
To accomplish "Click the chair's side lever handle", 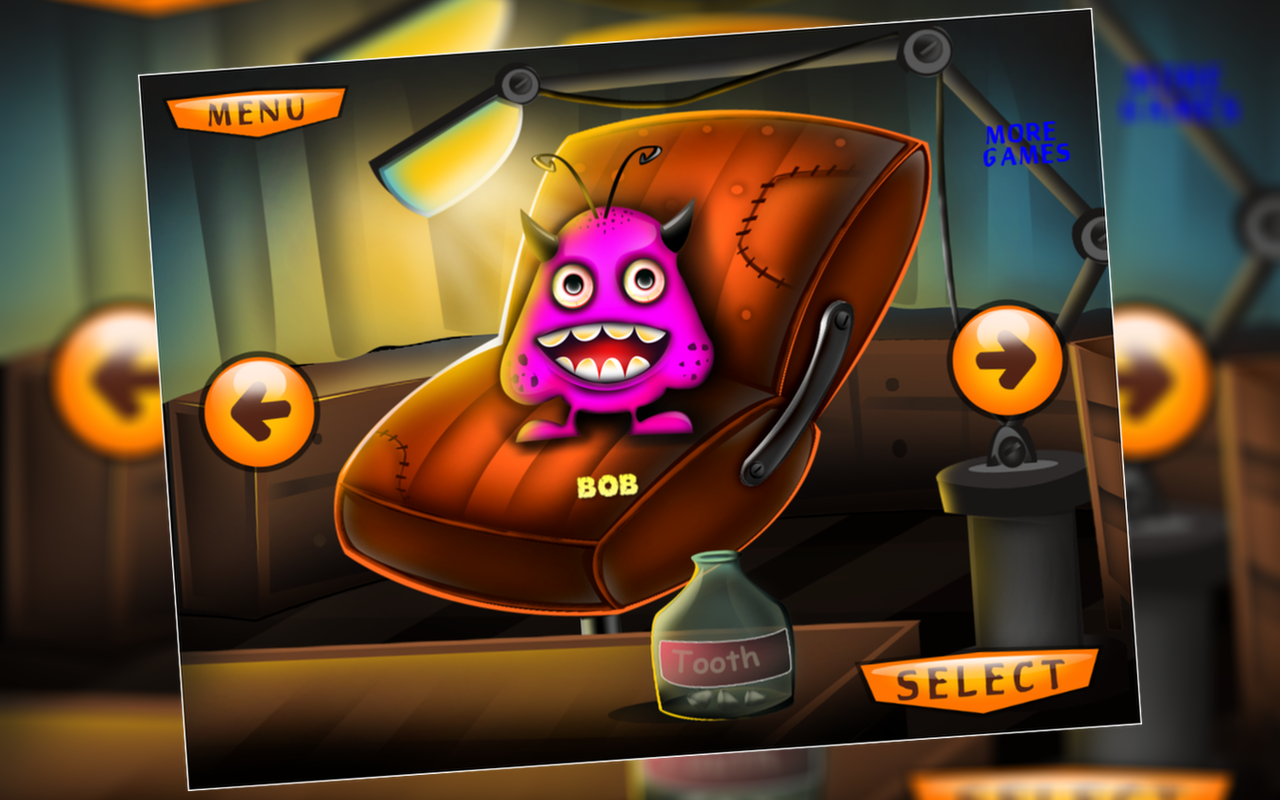I will point(795,385).
